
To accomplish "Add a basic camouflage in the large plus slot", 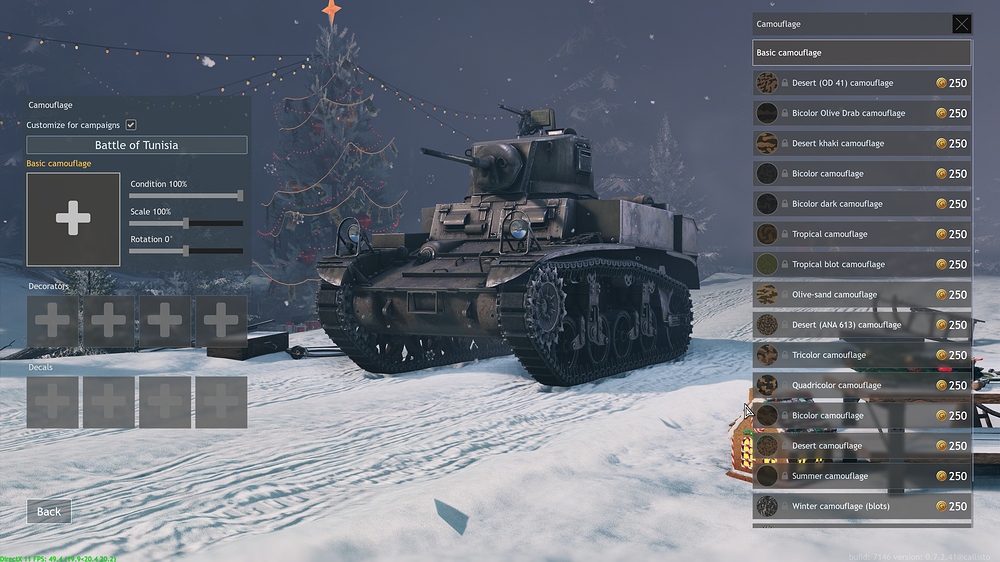I will (x=73, y=218).
